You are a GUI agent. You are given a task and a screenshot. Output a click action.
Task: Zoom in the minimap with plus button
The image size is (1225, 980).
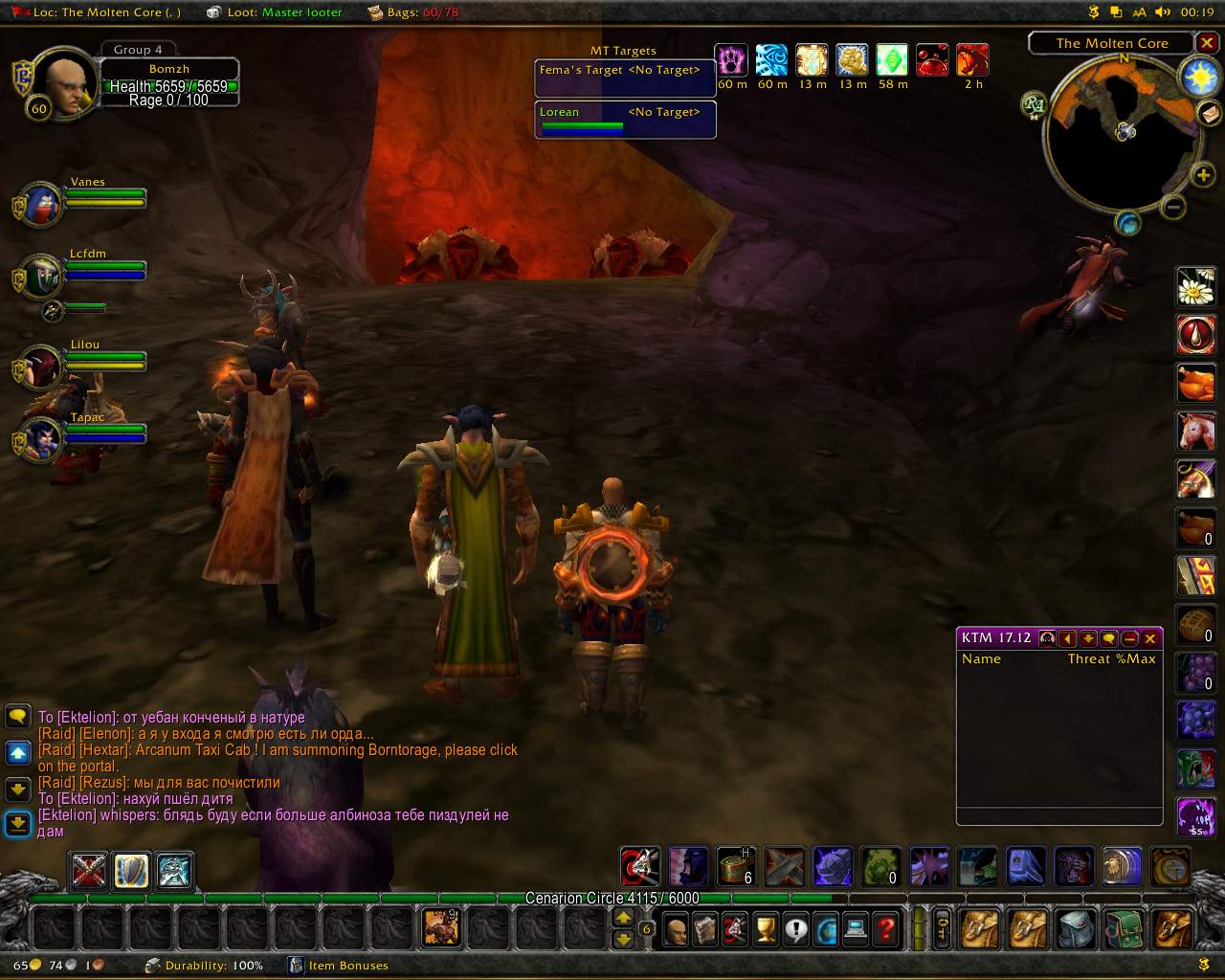[1203, 175]
